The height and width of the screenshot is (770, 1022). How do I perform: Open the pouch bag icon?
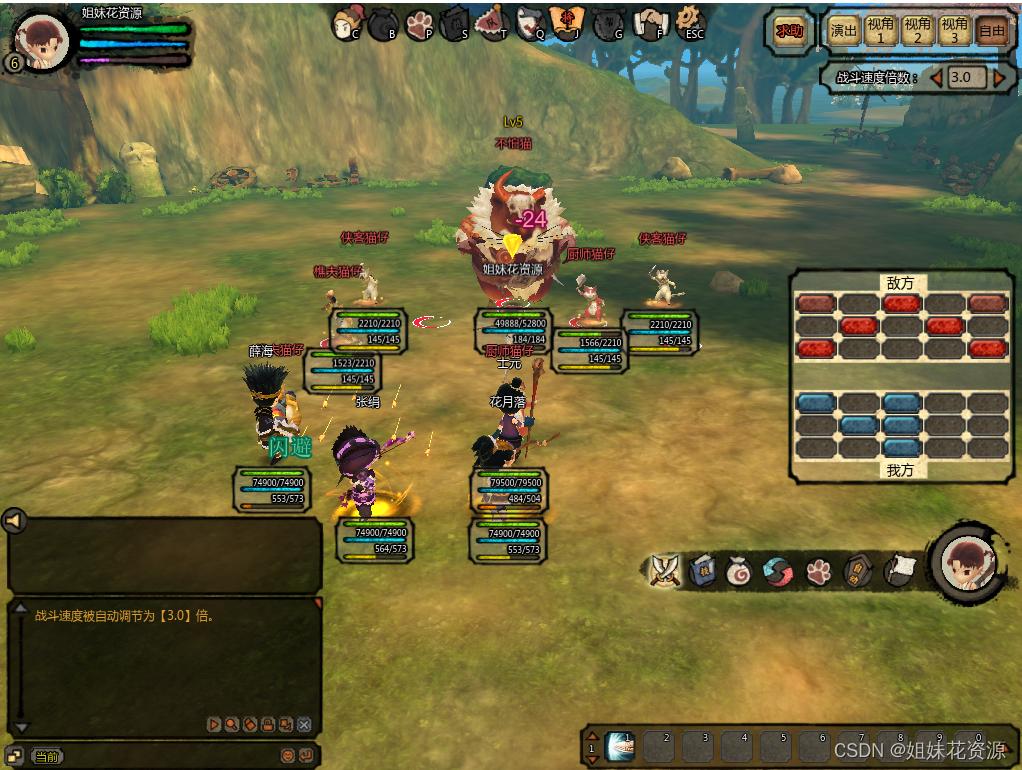[x=739, y=571]
